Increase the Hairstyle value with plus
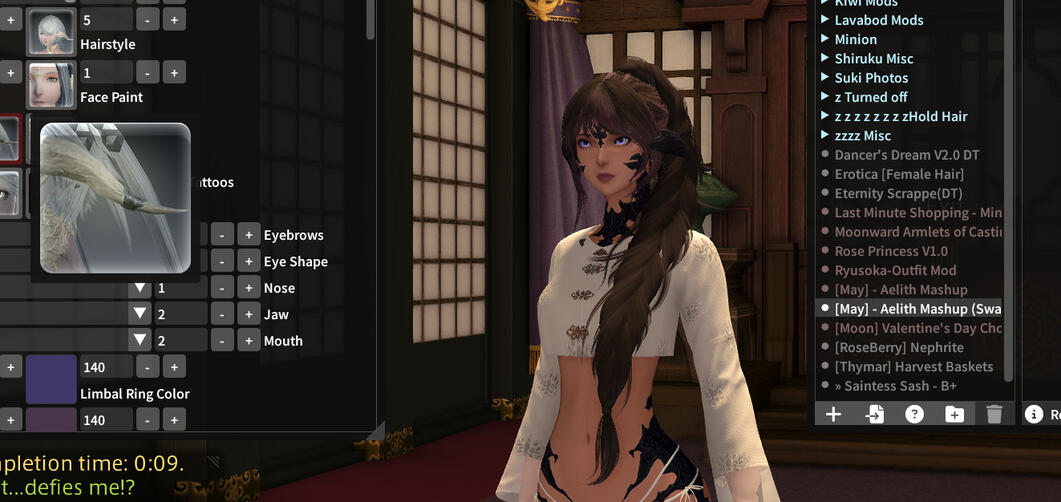This screenshot has height=502, width=1061. click(174, 20)
